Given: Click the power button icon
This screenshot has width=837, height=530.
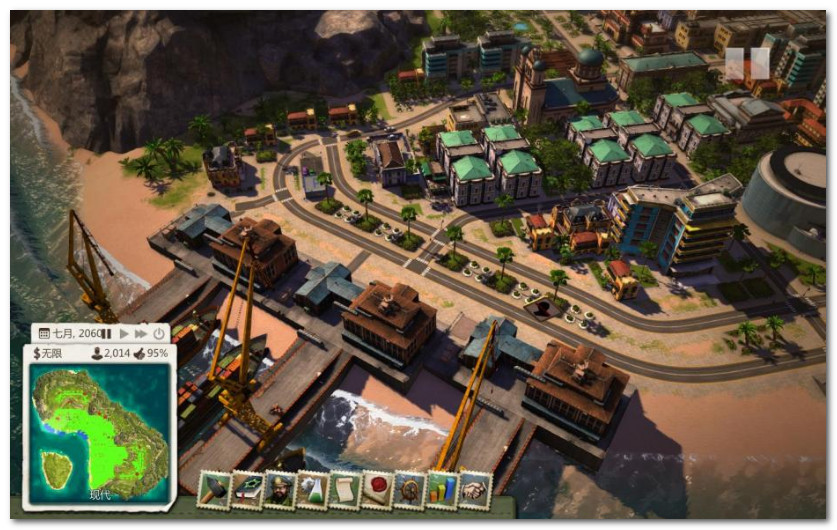Looking at the screenshot, I should 158,333.
